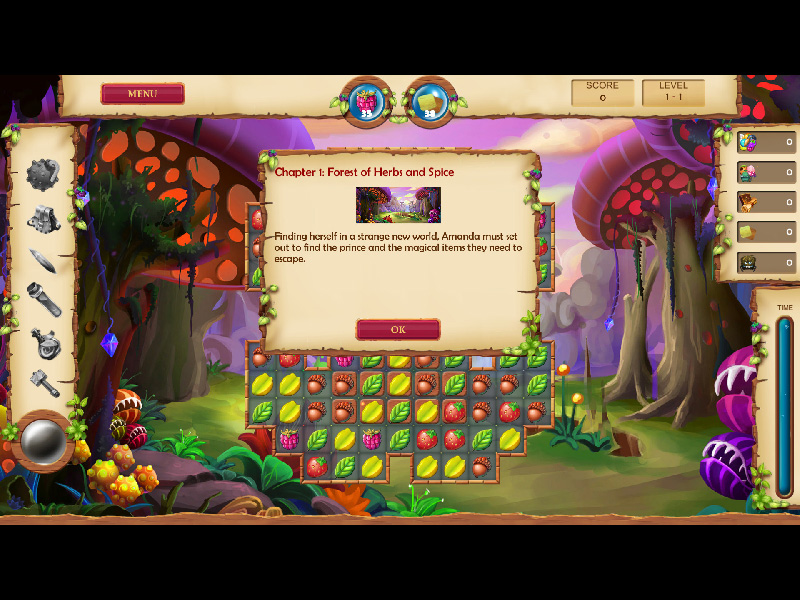Select the potion flask power-up

pos(44,342)
